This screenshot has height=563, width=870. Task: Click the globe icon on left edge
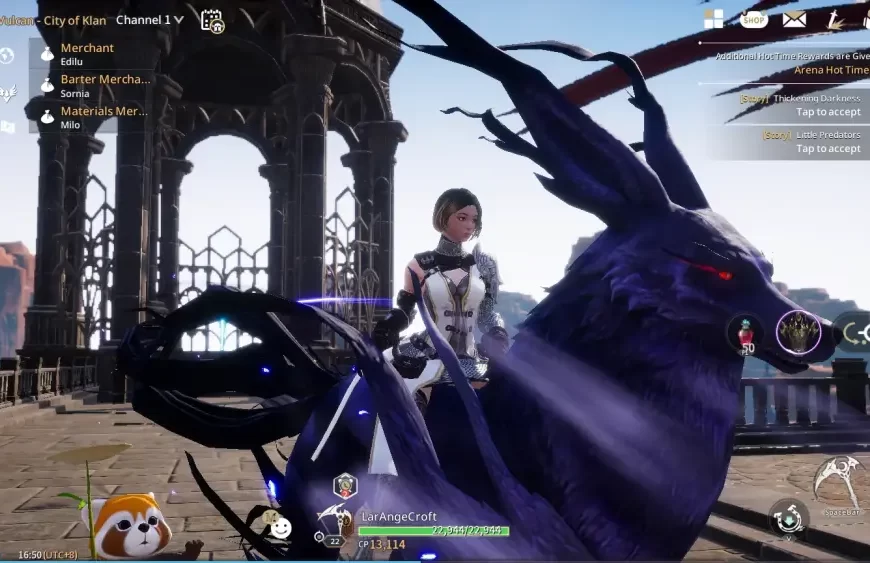(x=7, y=56)
